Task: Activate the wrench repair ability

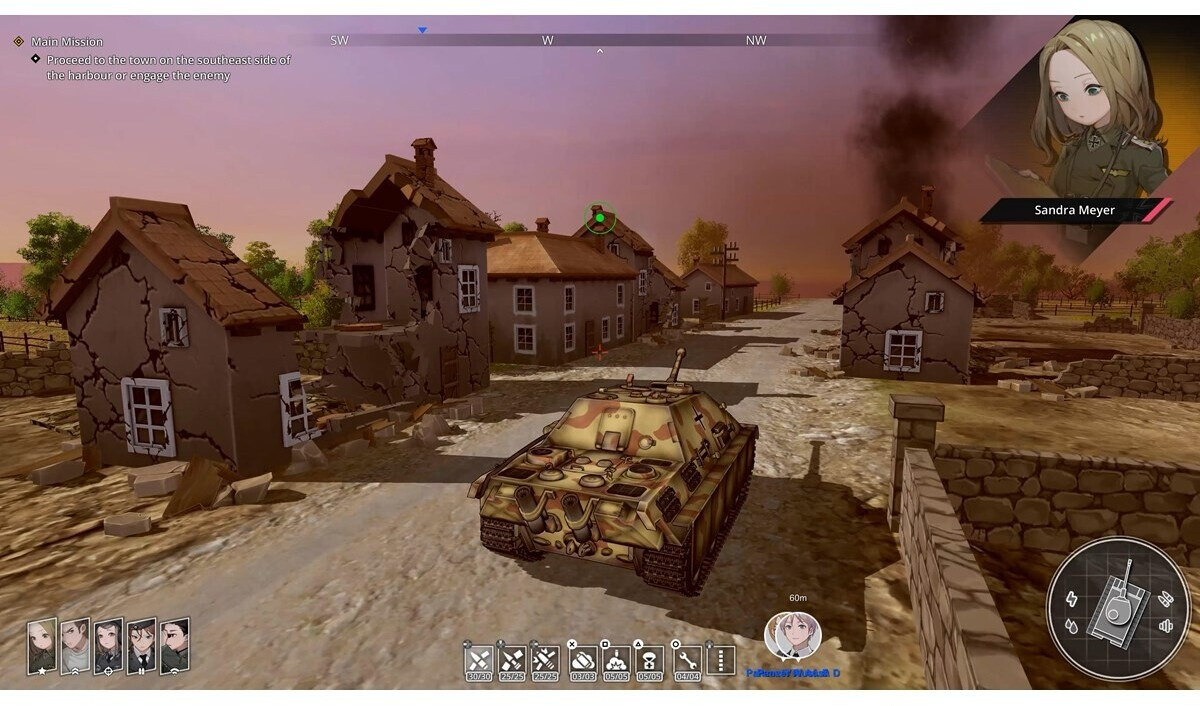Action: pyautogui.click(x=686, y=660)
